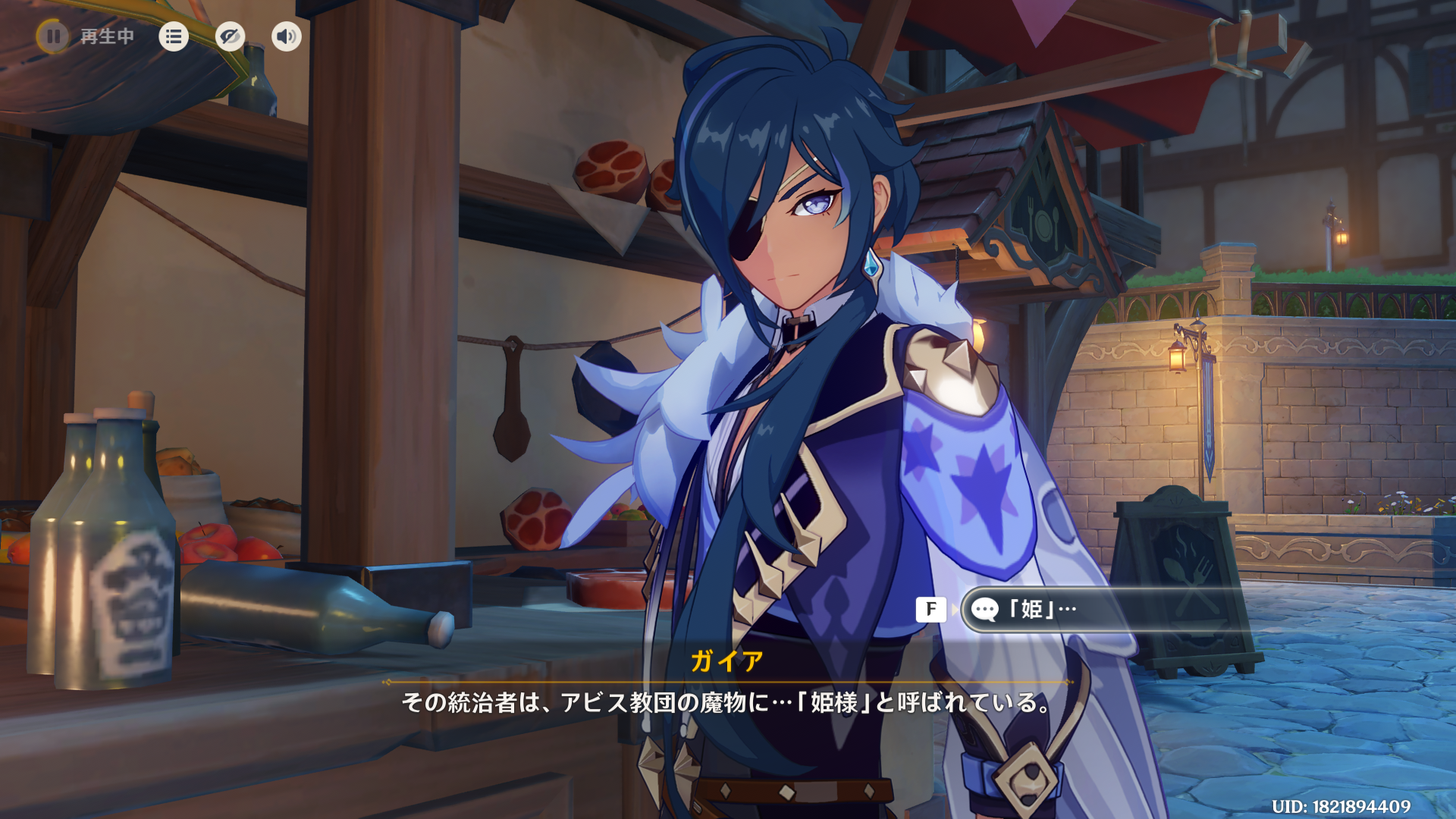The width and height of the screenshot is (1456, 819).
Task: Open the dialogue history log
Action: point(174,36)
